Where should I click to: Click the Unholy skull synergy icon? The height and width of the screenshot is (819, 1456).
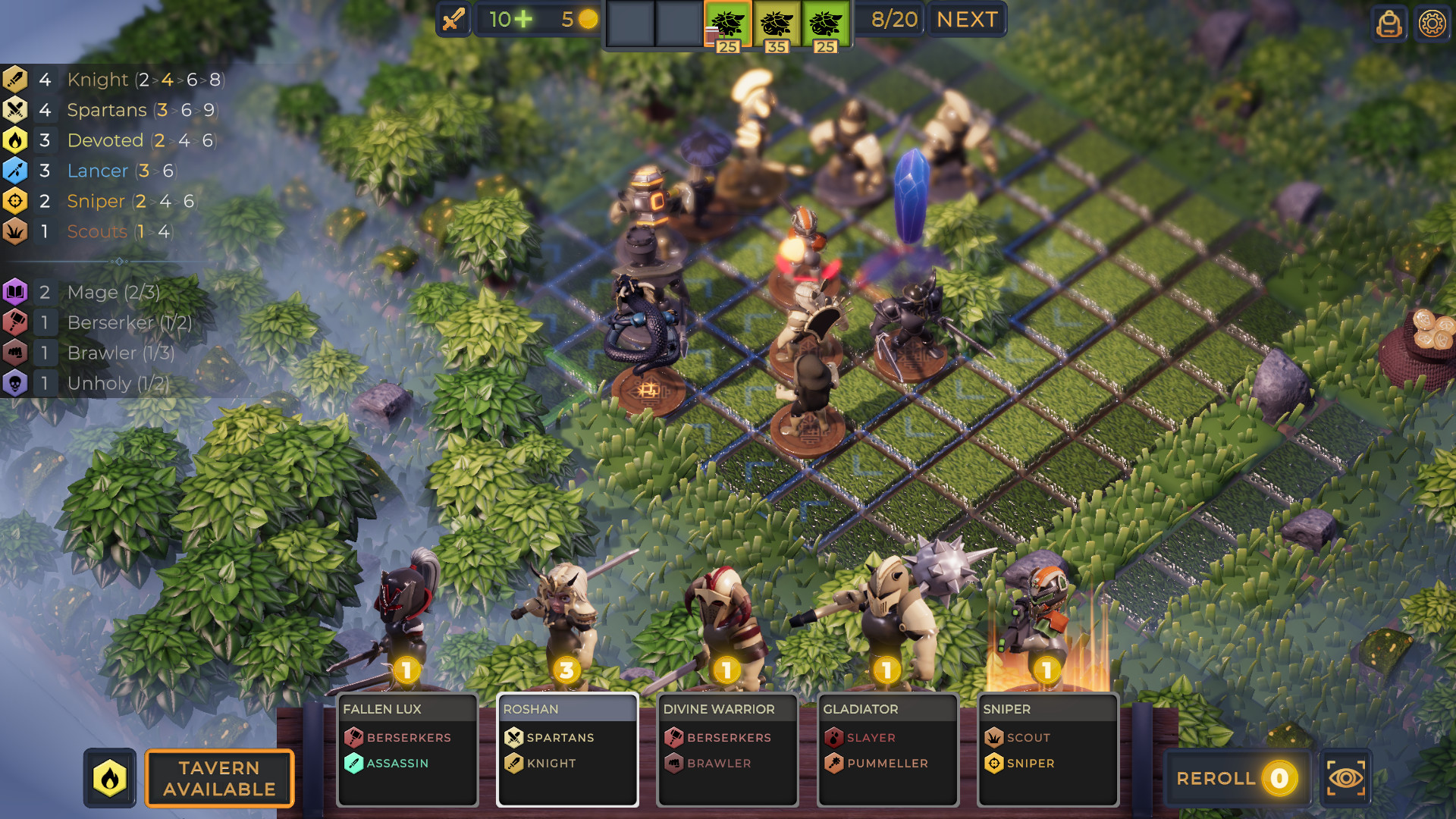coord(17,383)
